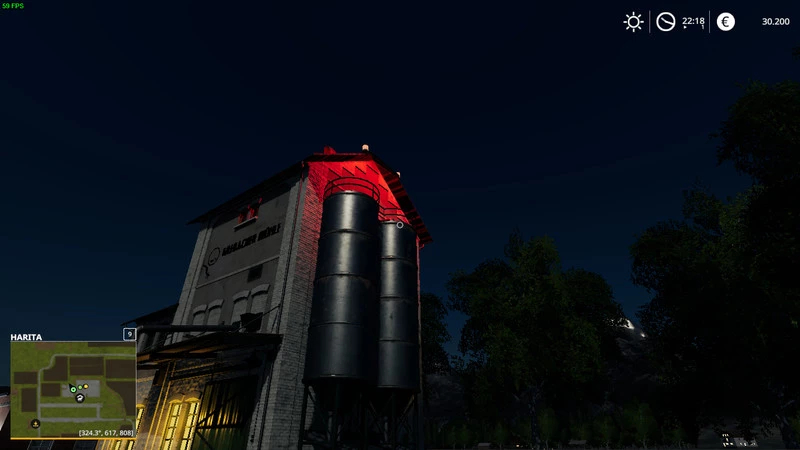Choose the dark round marker at the minimap's lower left
This screenshot has height=450, width=800.
point(36,424)
